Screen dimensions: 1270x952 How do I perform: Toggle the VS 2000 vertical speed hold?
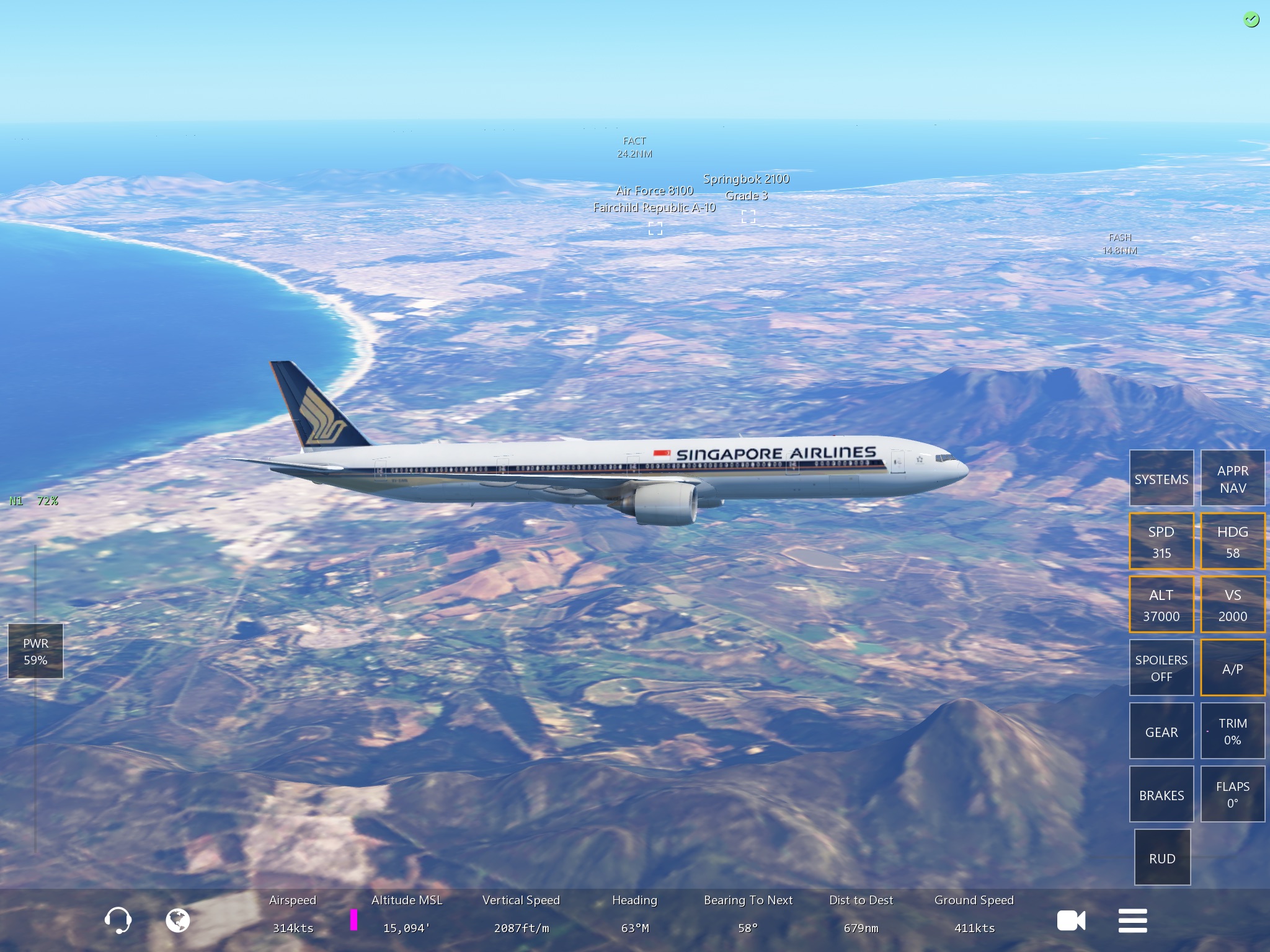tap(1232, 604)
